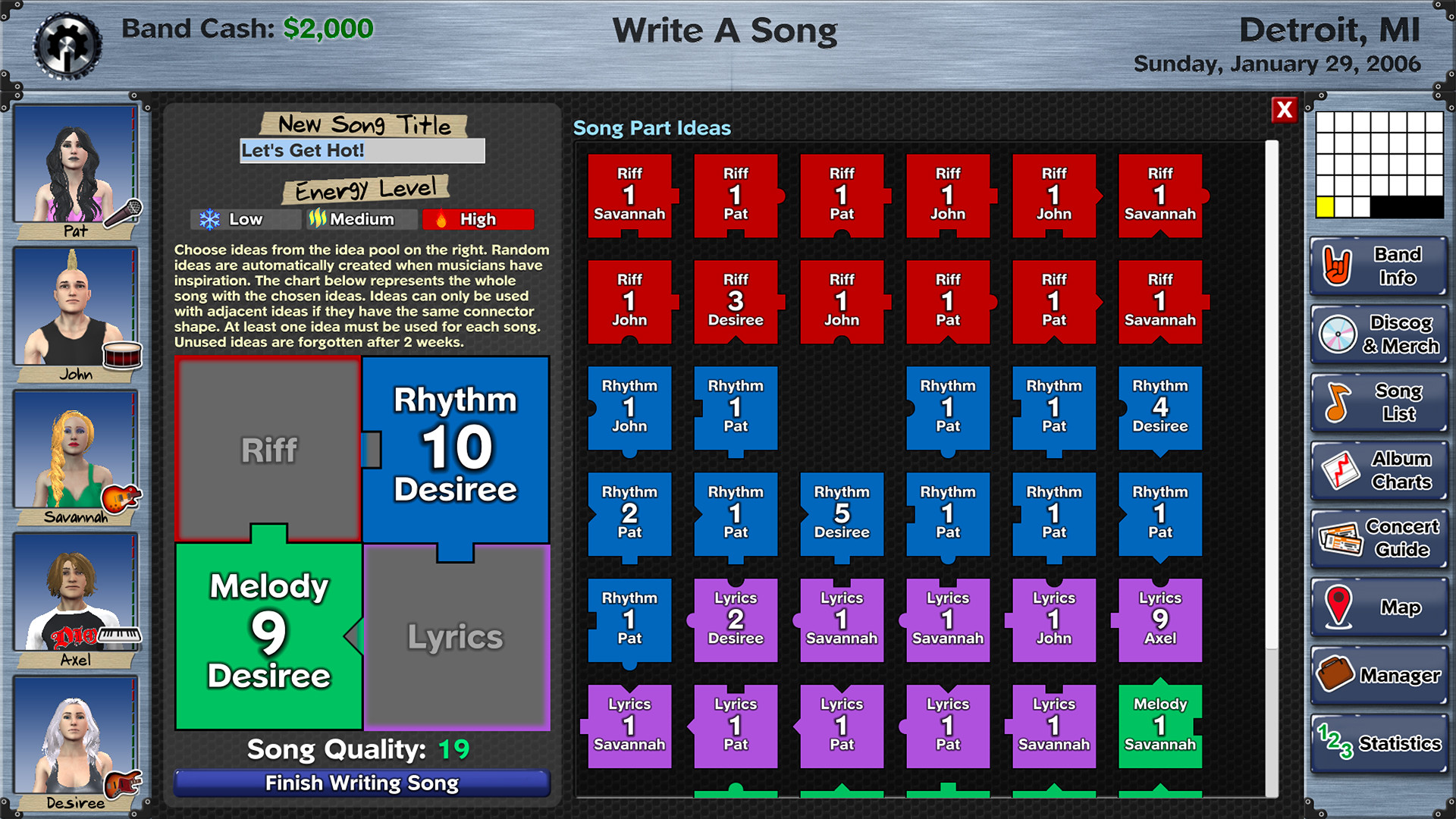The image size is (1456, 819).
Task: Click the 'Let's Get Hot!' title field
Action: (362, 151)
